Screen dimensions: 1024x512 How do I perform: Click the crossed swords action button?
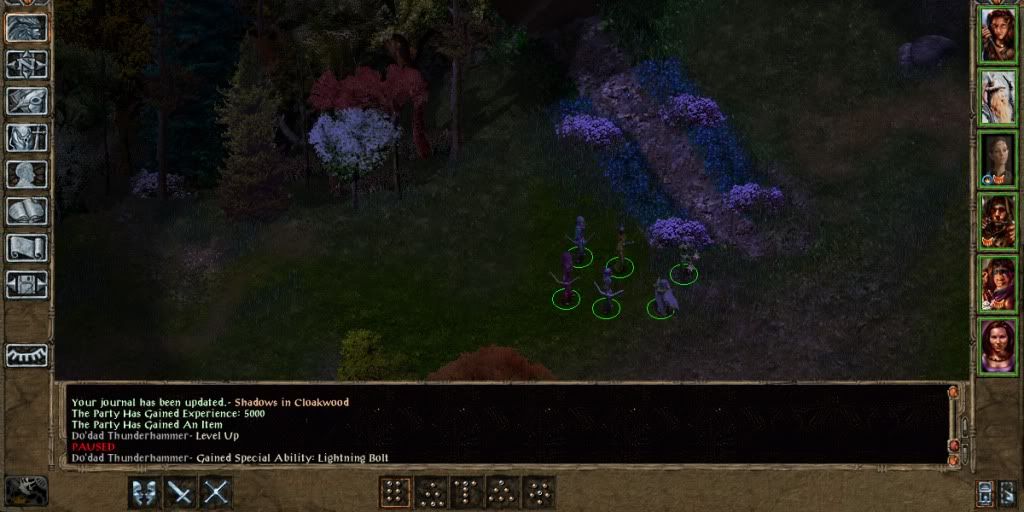216,492
